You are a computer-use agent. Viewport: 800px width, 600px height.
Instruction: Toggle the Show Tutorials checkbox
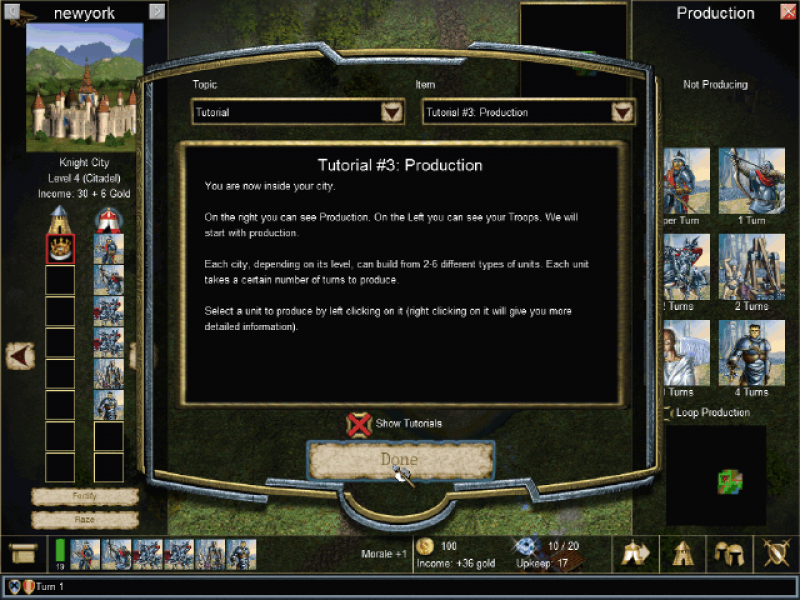tap(358, 423)
